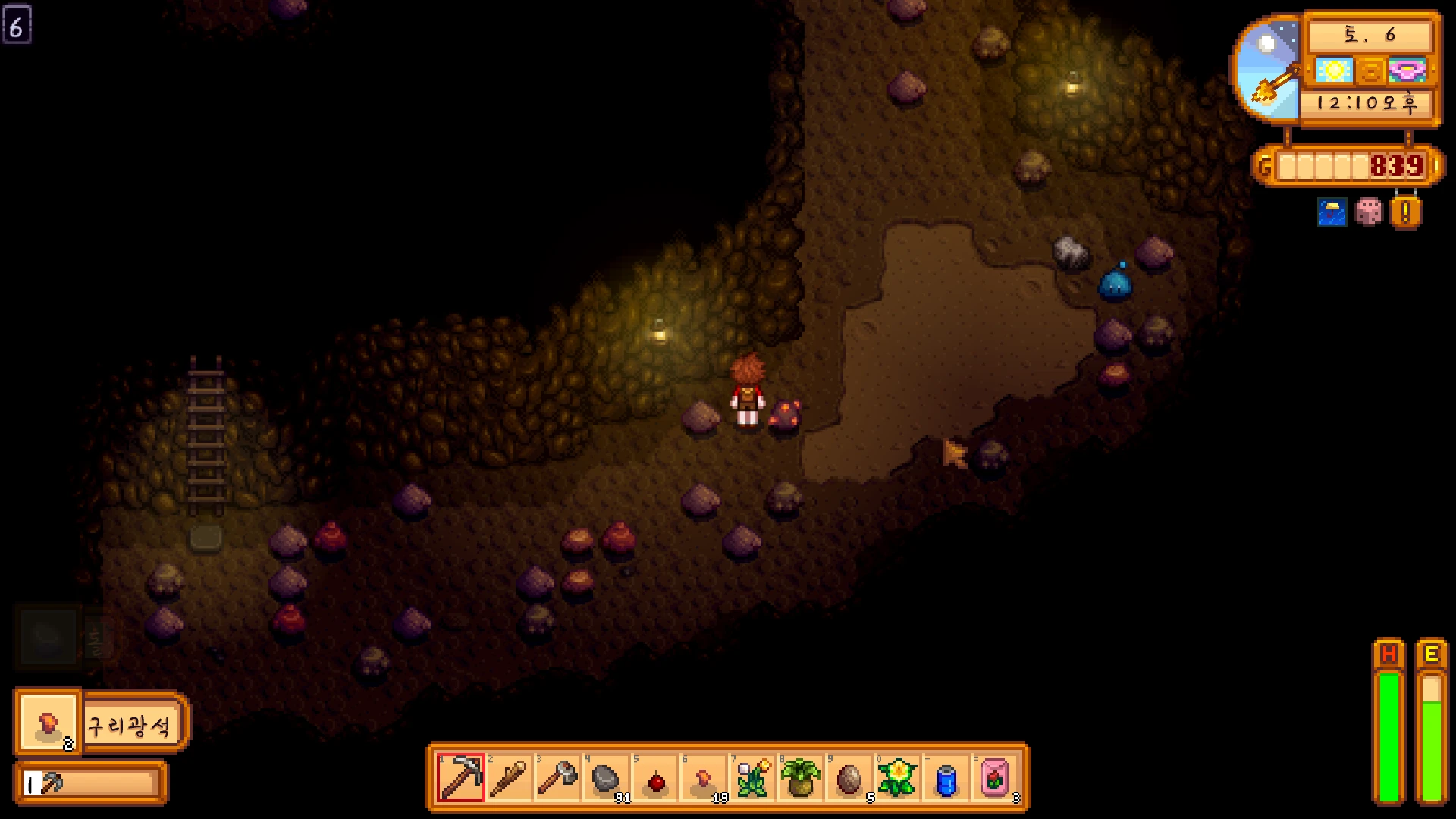Select the pickaxe in the hotbar
Screen dimensions: 1456x819
[x=460, y=777]
